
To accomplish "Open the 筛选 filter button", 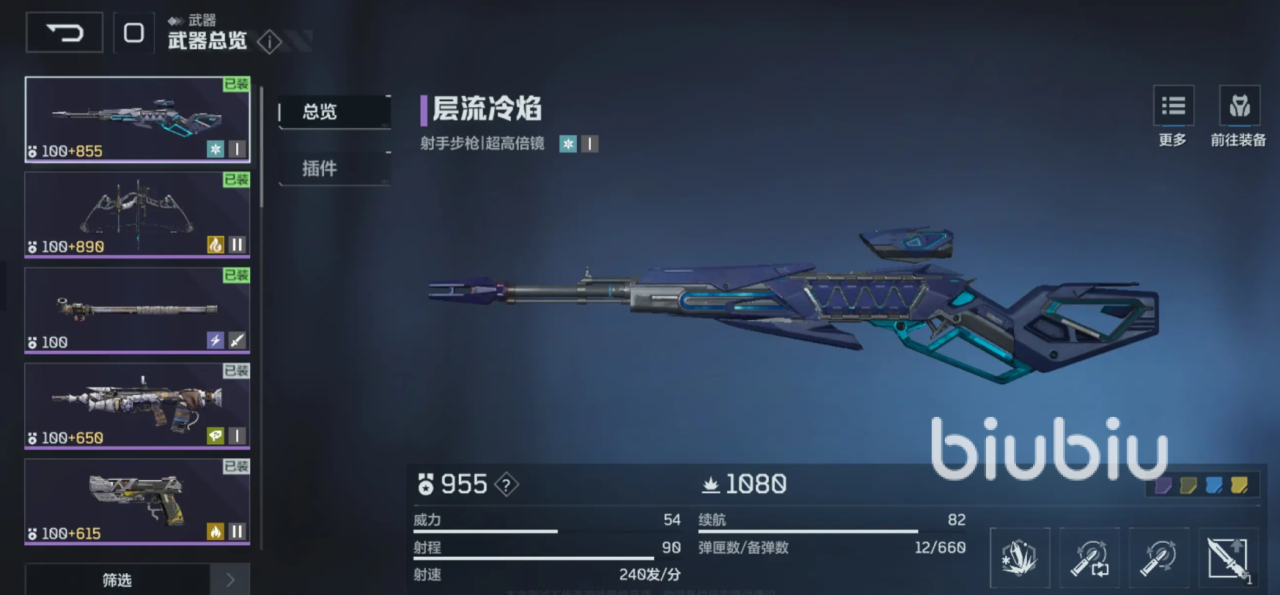I will click(x=117, y=580).
